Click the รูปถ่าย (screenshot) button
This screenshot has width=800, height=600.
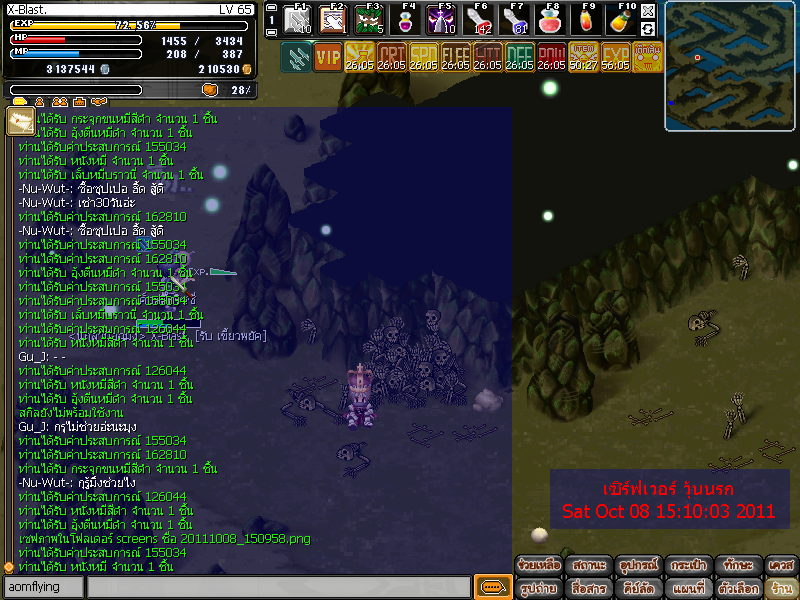coord(539,588)
